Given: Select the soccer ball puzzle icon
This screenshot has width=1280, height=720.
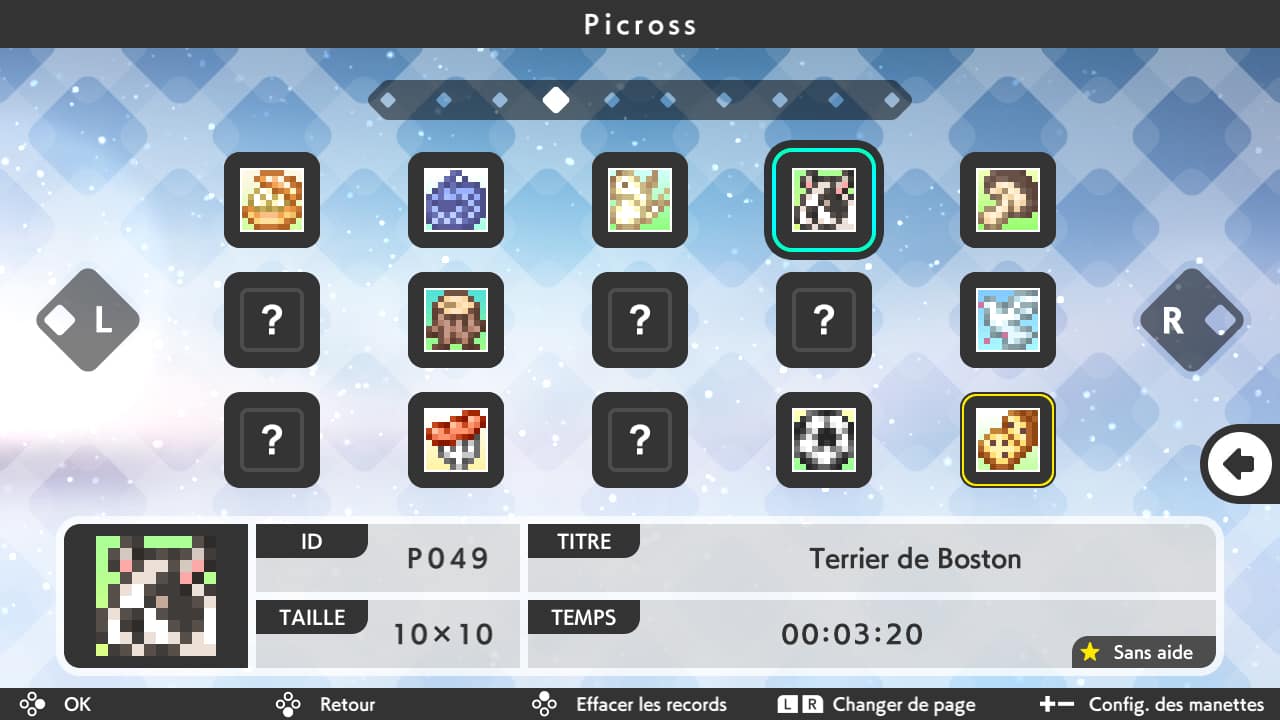Looking at the screenshot, I should 823,440.
